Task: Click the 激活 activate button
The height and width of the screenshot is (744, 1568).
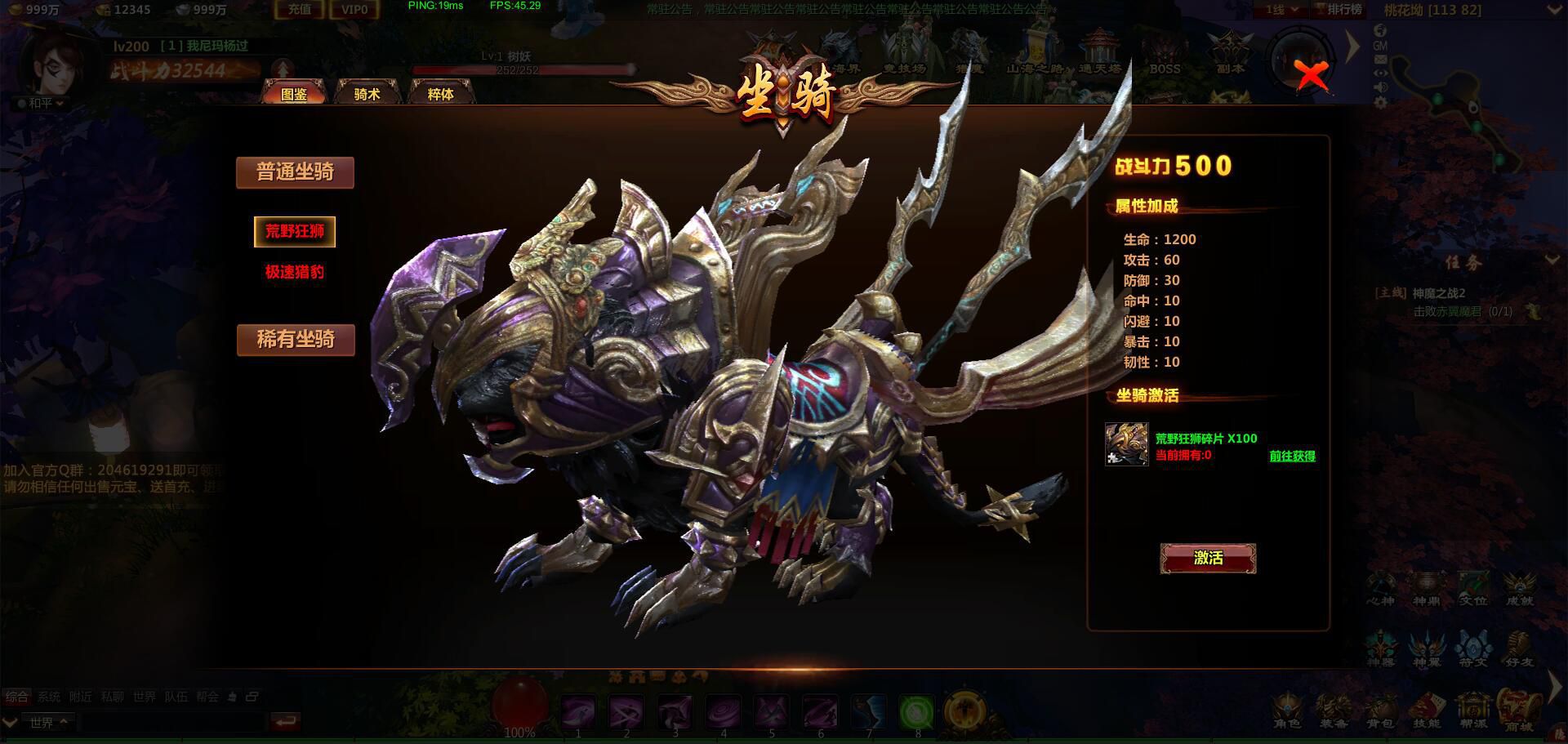Action: click(x=1208, y=558)
